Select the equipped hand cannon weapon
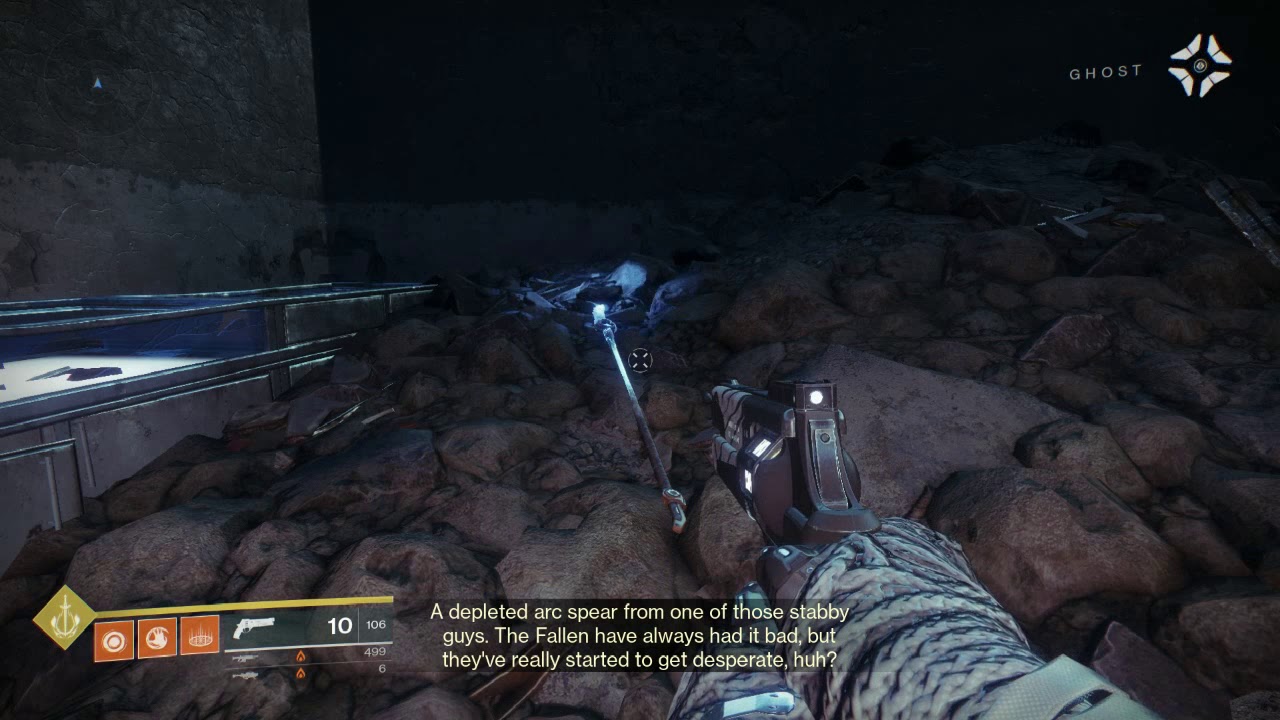Screen dimensions: 1280x720 coord(256,628)
